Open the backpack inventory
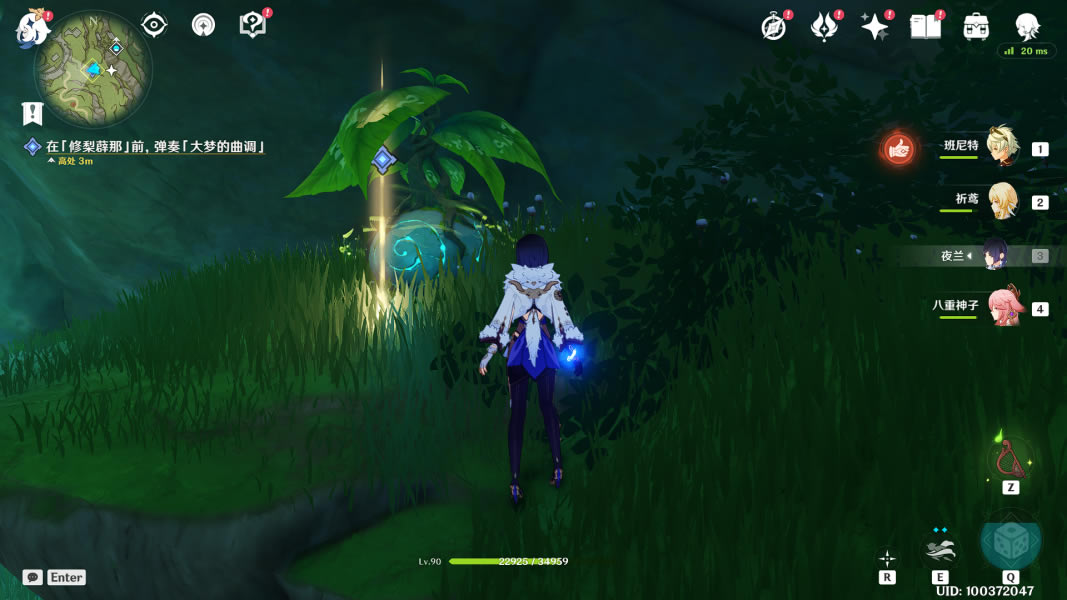Image resolution: width=1067 pixels, height=600 pixels. tap(976, 27)
